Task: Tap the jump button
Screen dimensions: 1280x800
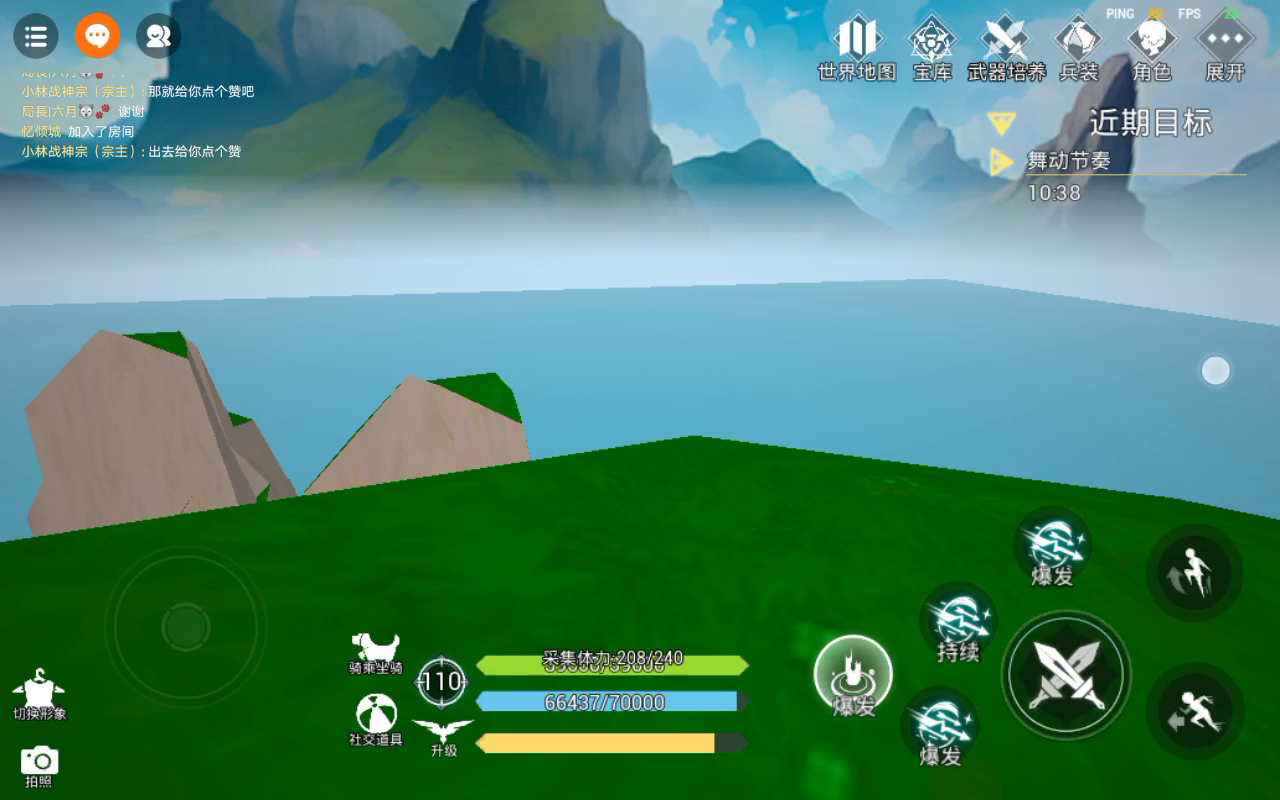Action: coord(1194,571)
